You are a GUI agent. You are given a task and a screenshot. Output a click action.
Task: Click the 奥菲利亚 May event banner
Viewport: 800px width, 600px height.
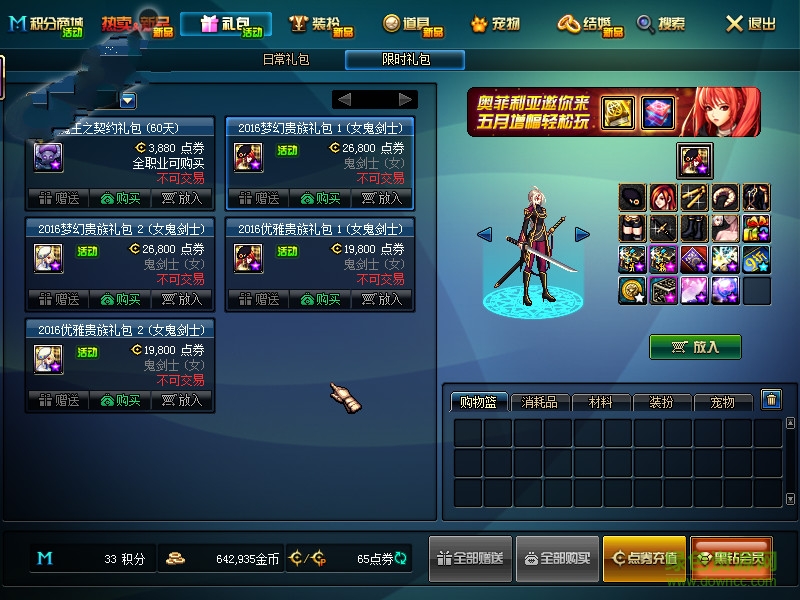(613, 112)
